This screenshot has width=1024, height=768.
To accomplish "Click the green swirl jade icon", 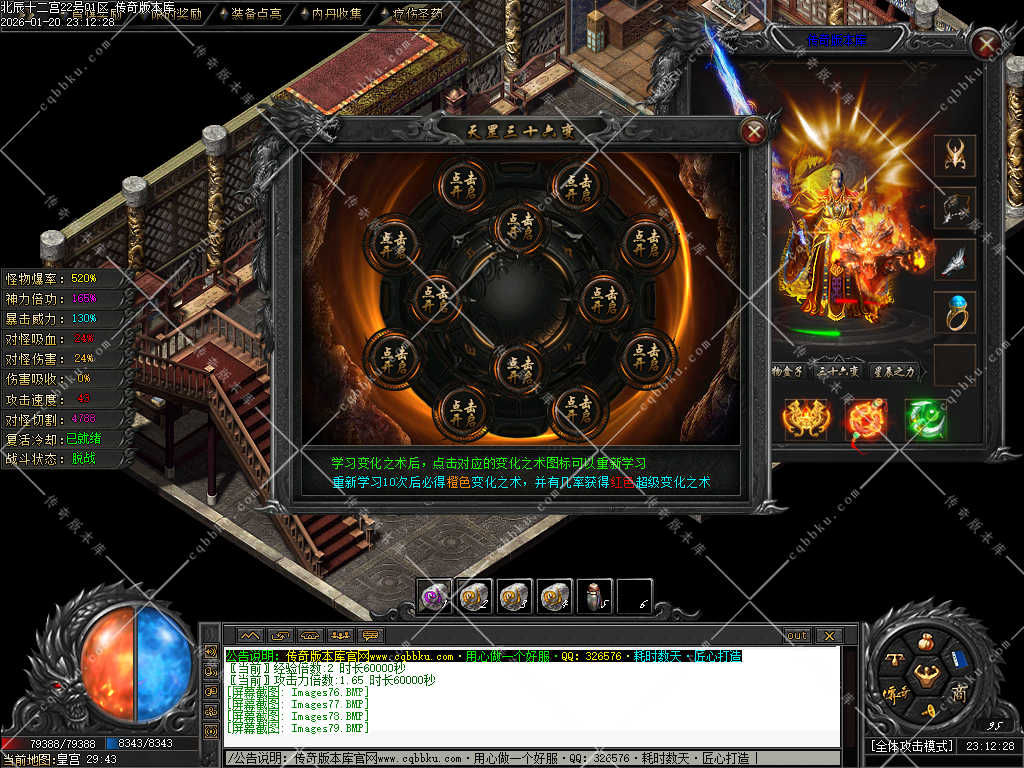I will click(x=925, y=419).
